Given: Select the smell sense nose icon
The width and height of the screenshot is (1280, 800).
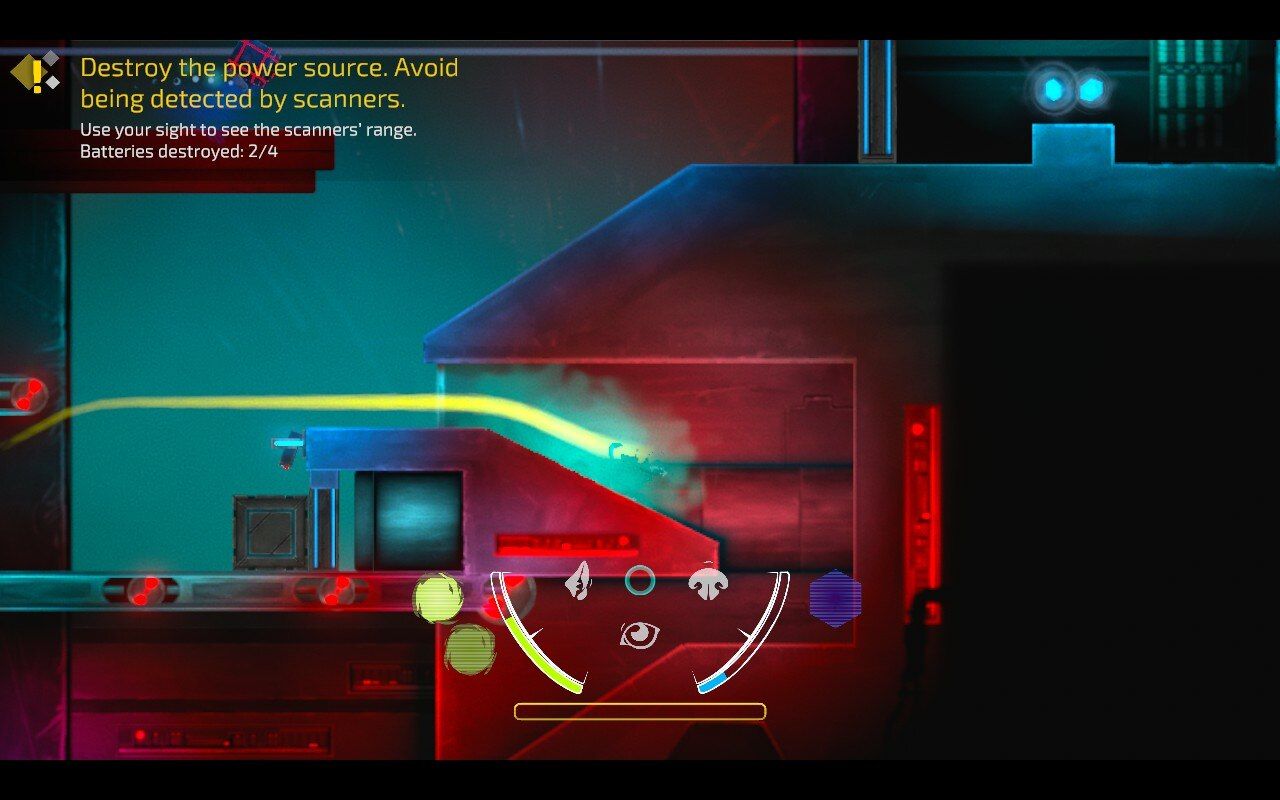Looking at the screenshot, I should click(710, 580).
